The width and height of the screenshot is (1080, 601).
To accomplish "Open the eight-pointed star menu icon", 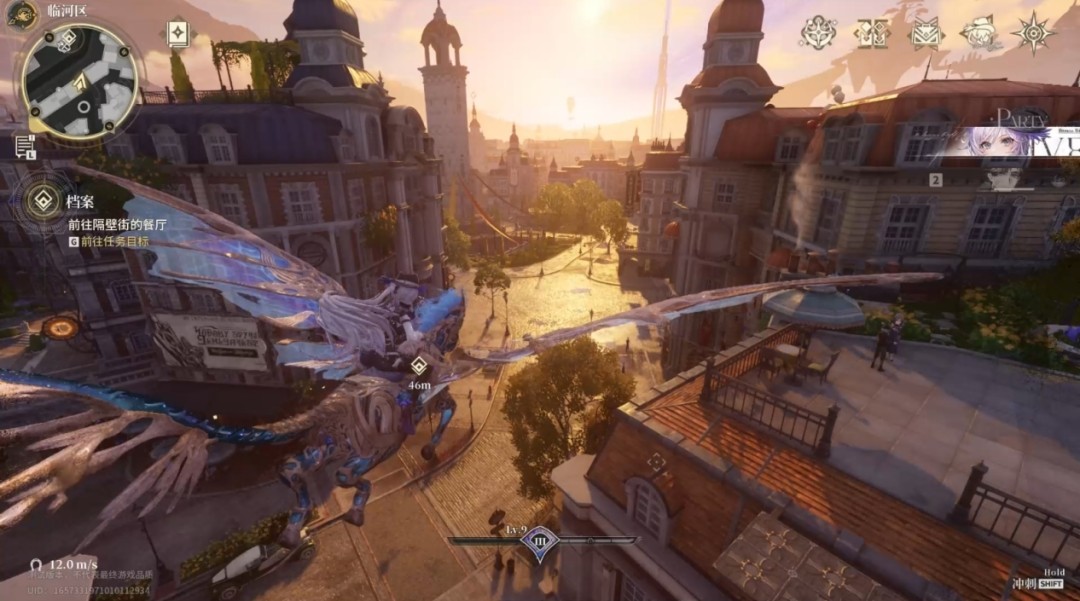I will click(x=1033, y=33).
